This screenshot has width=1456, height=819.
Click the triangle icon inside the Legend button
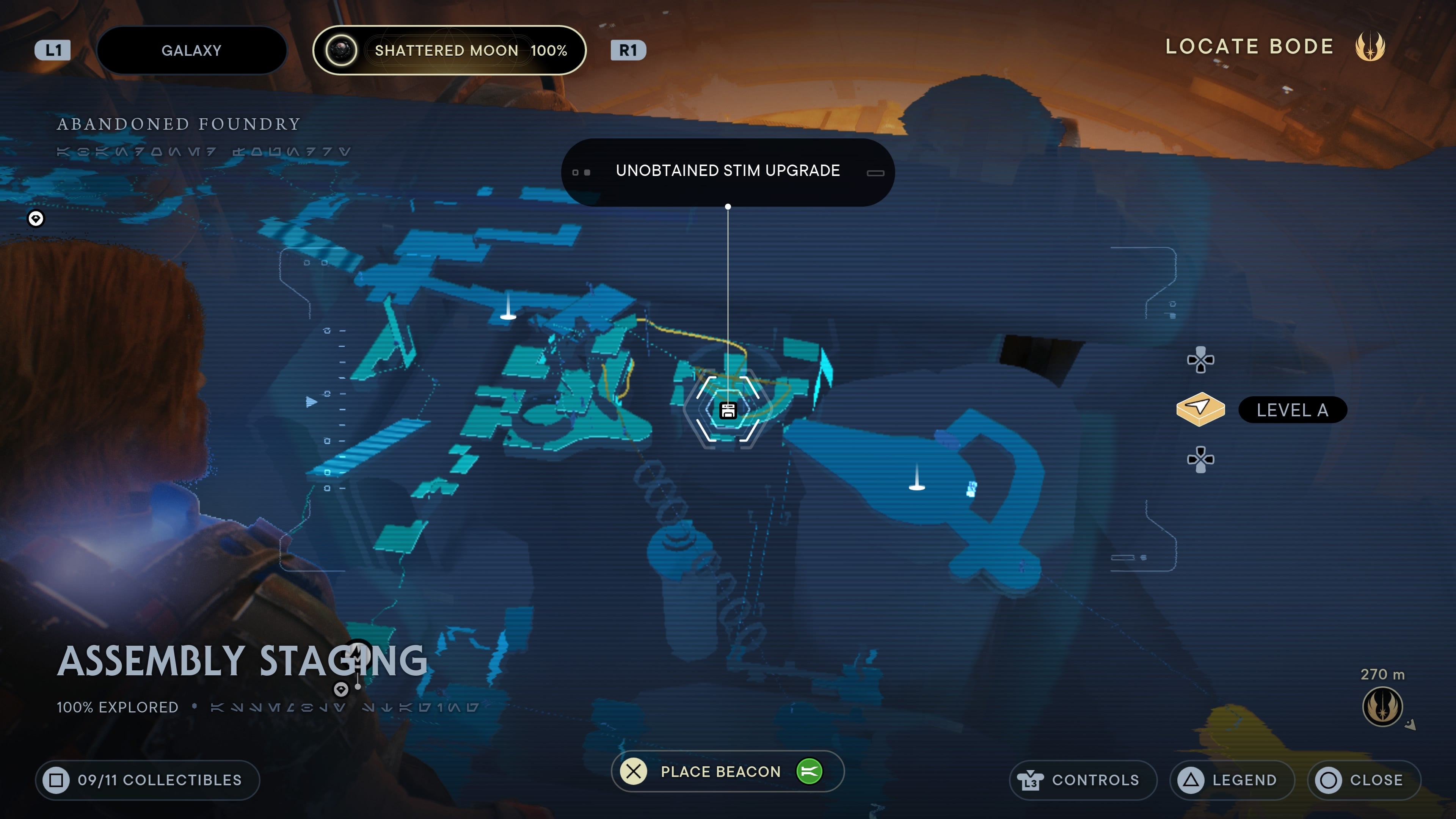tap(1190, 780)
